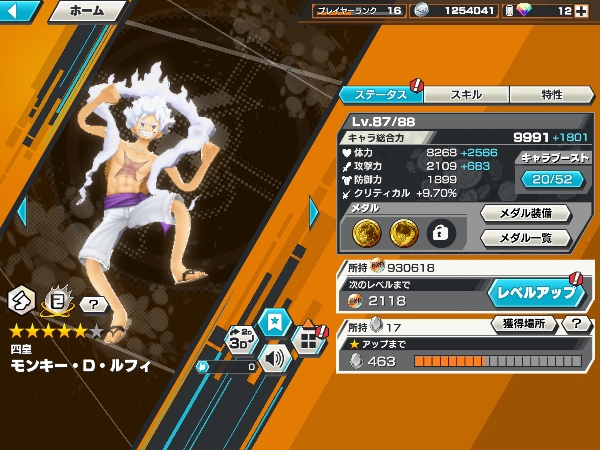Image resolution: width=600 pixels, height=450 pixels.
Task: Level up with the レベルアップ button
Action: coord(535,294)
